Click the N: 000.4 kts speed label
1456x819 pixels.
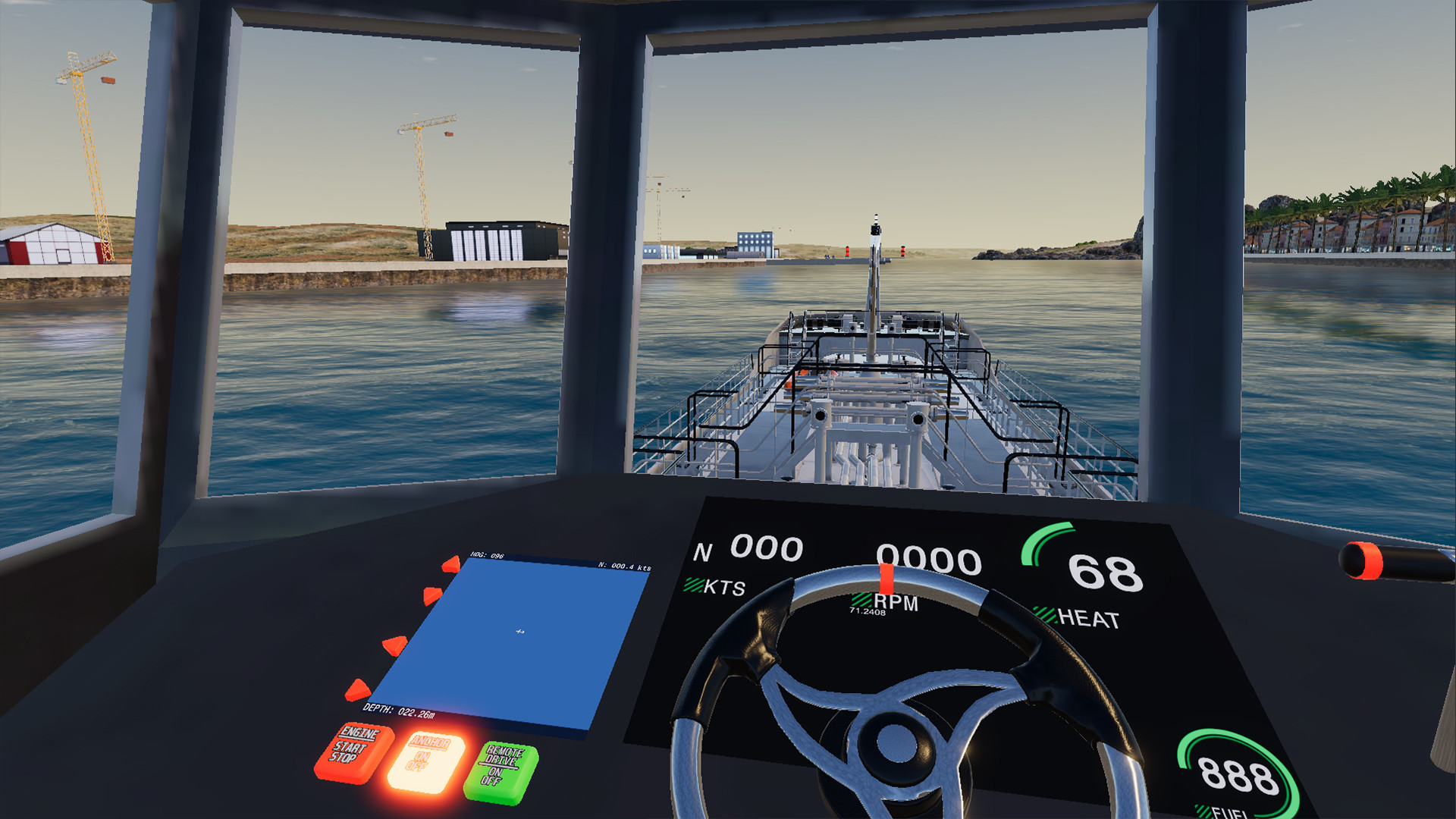point(623,566)
